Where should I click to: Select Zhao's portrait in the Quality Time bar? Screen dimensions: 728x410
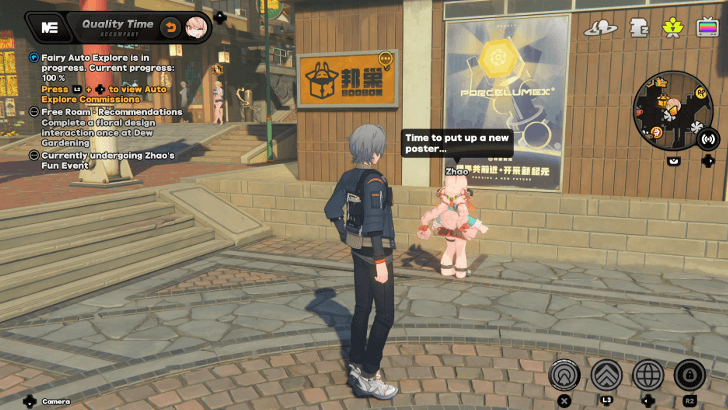click(x=197, y=24)
